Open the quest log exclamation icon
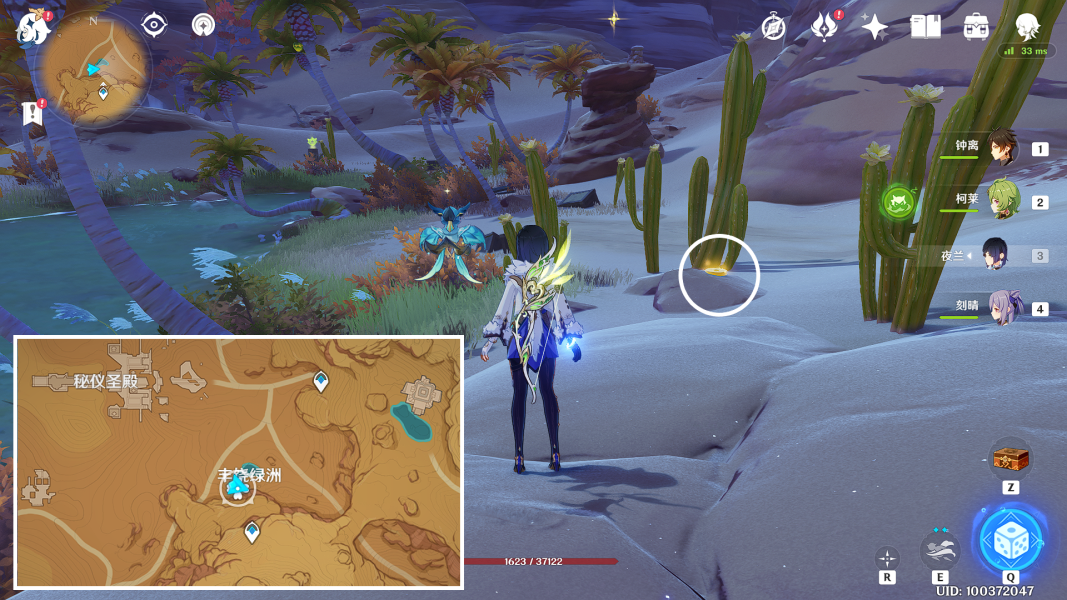Image resolution: width=1067 pixels, height=600 pixels. (33, 113)
